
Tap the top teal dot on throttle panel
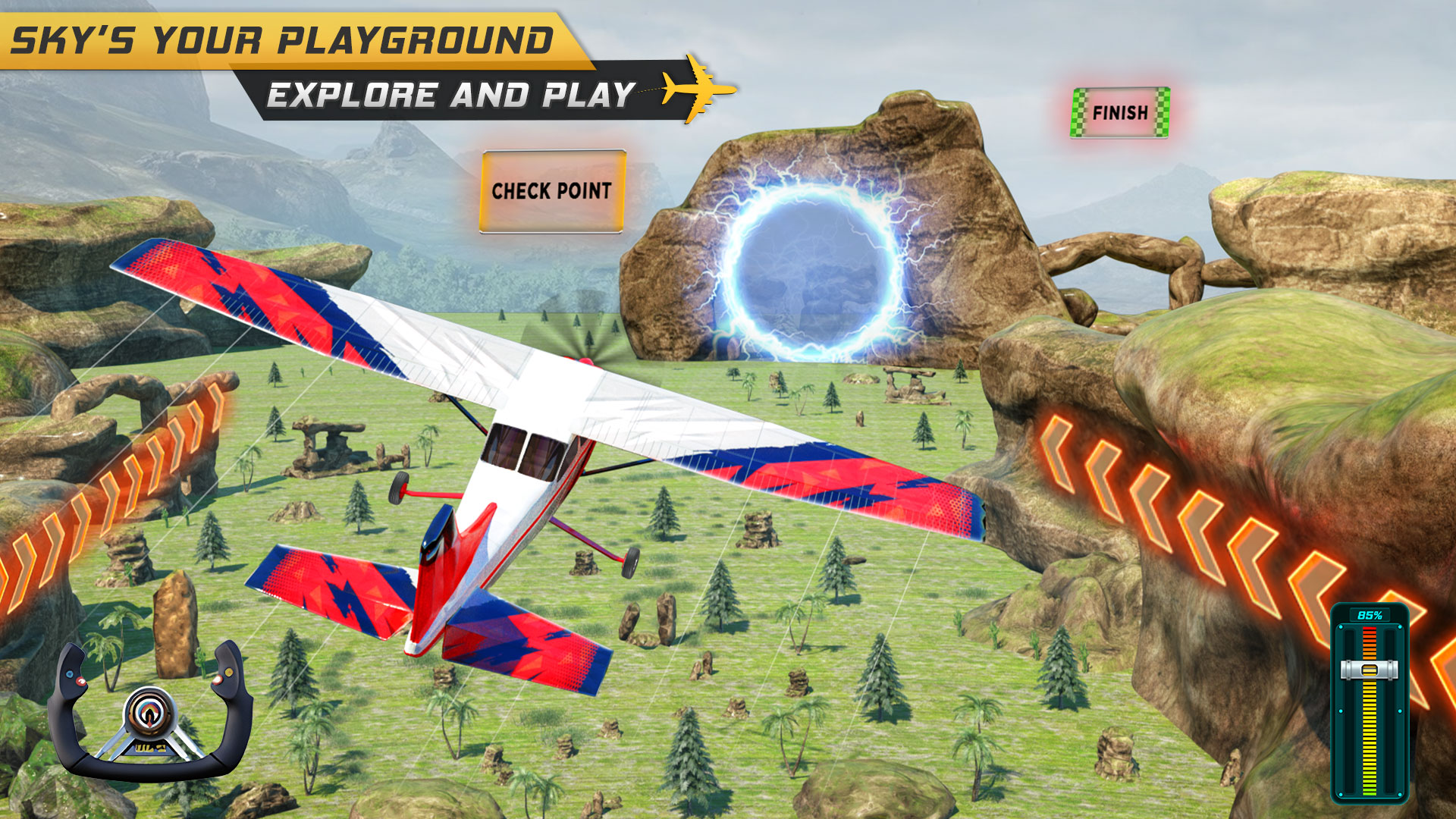coord(1341,626)
